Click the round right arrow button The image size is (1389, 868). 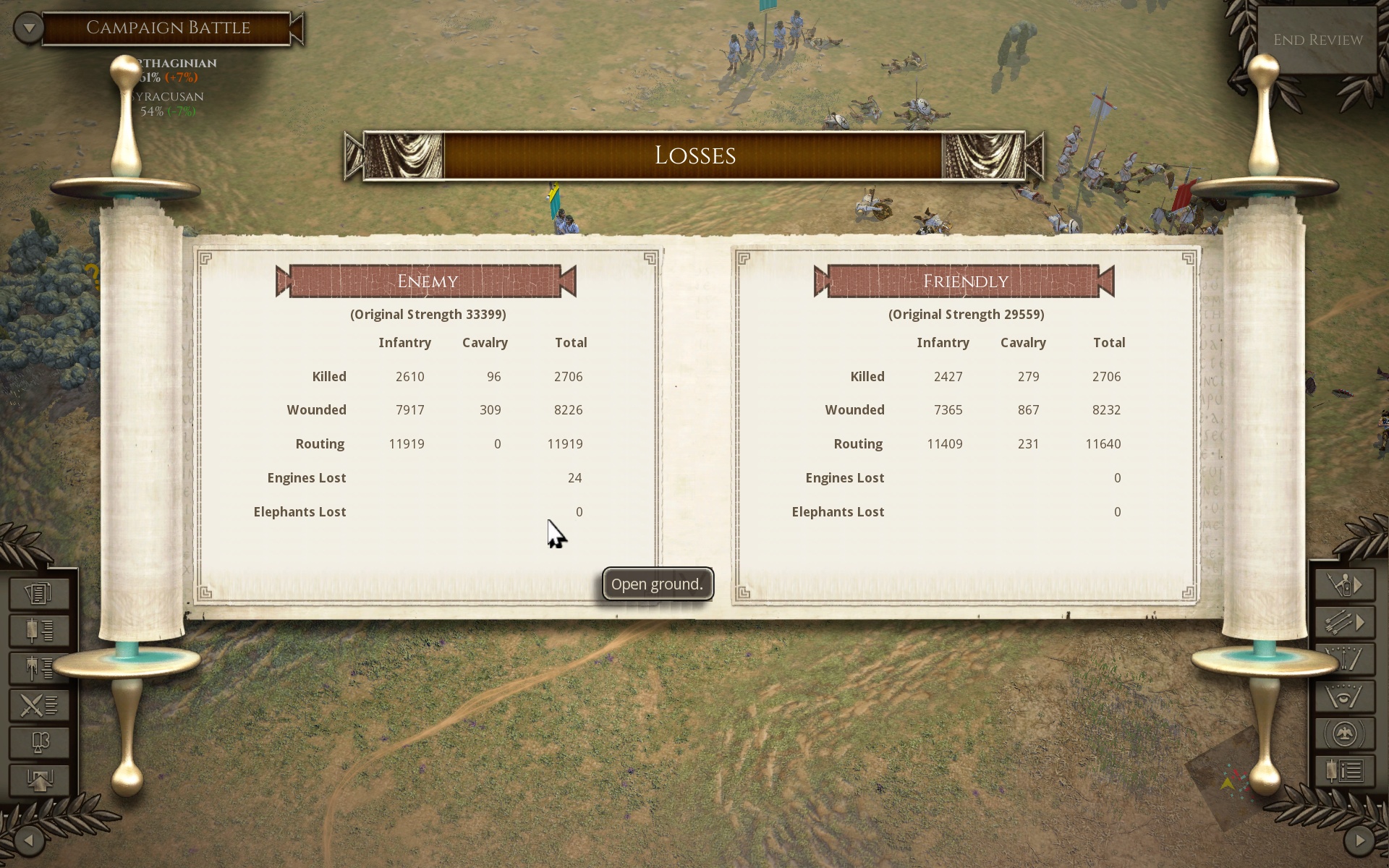click(1359, 840)
